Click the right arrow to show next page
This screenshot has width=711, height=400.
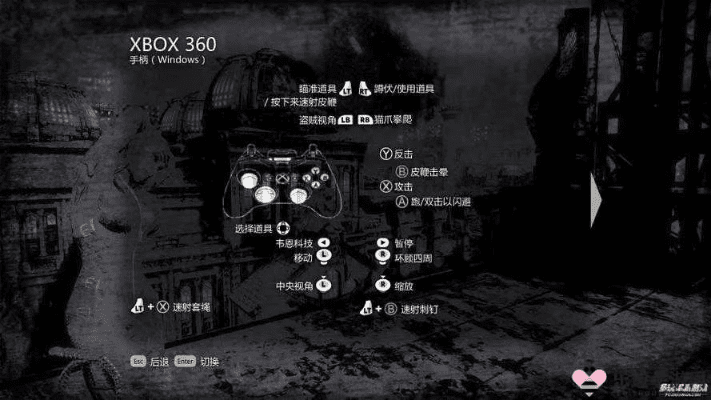click(597, 190)
